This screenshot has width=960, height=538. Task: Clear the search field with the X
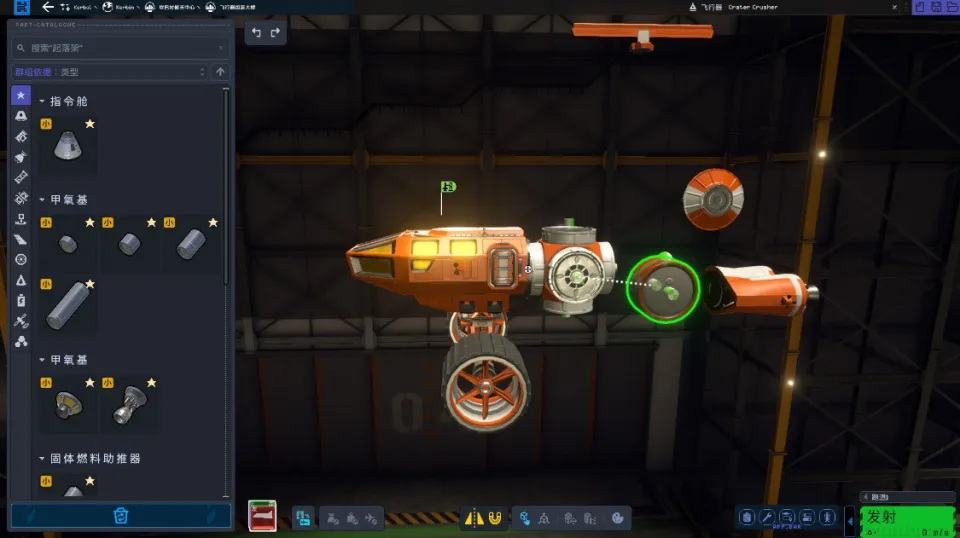coord(221,47)
